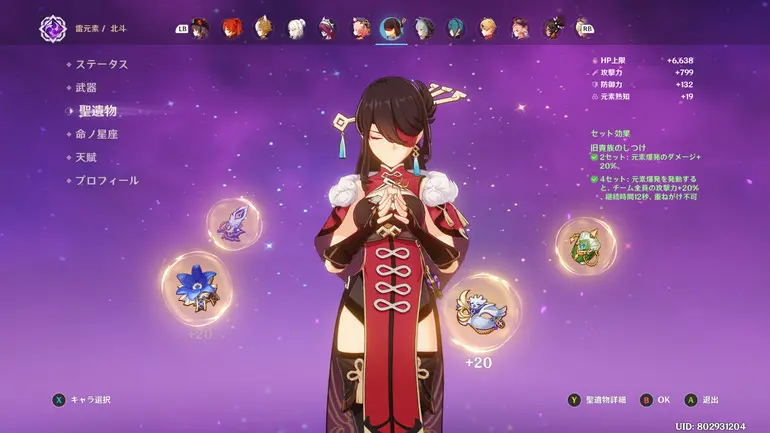This screenshot has height=433, width=770.
Task: Choose the green and gold artifact bubble
Action: 585,246
